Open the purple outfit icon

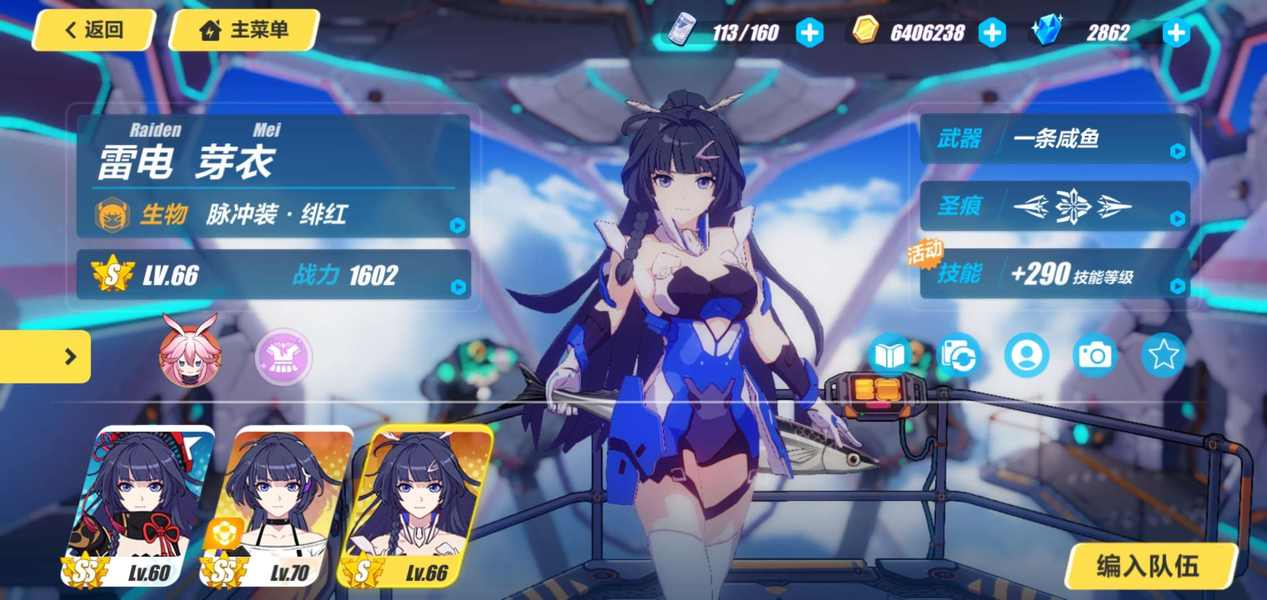coord(283,356)
